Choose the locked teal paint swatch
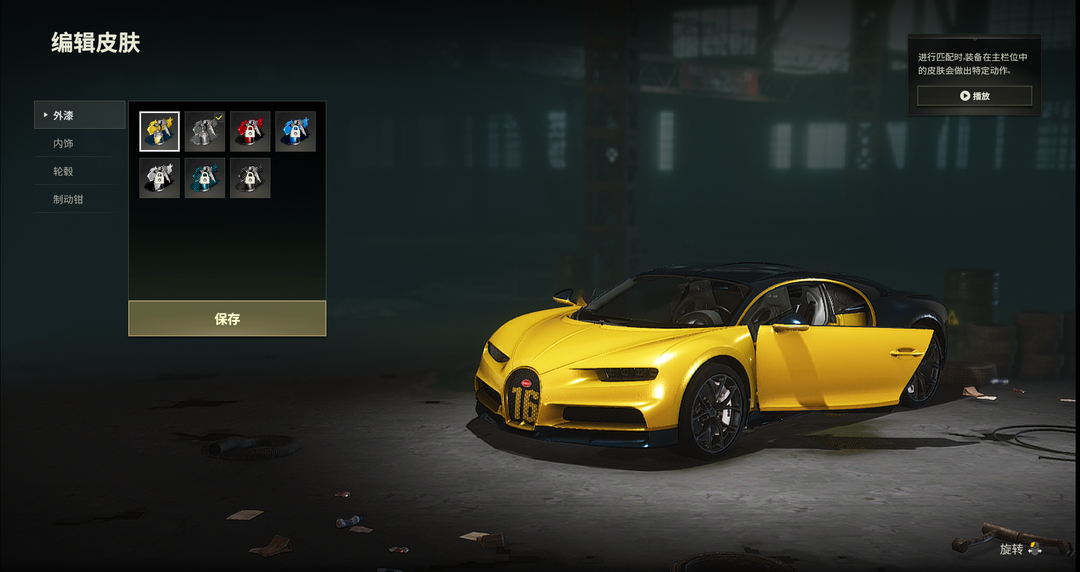 [x=205, y=178]
